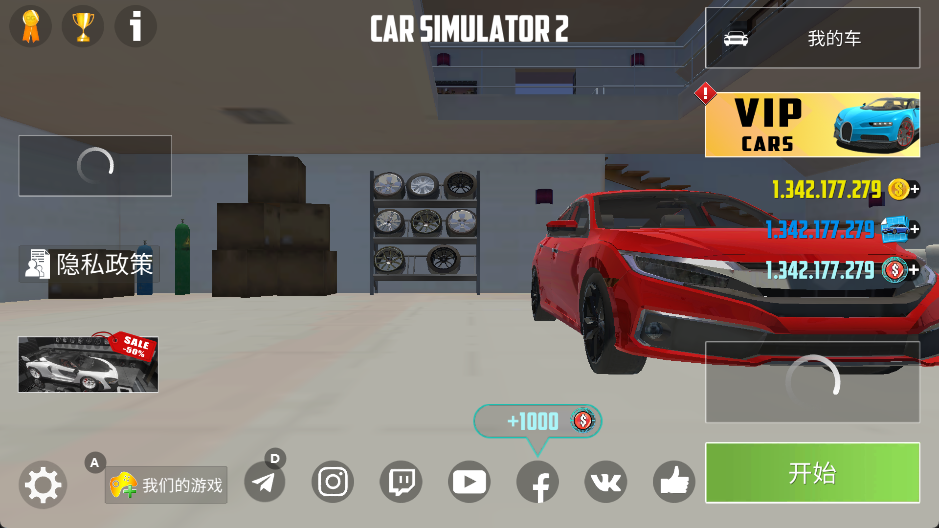The height and width of the screenshot is (528, 939).
Task: Add more gold coins with plus
Action: (914, 189)
